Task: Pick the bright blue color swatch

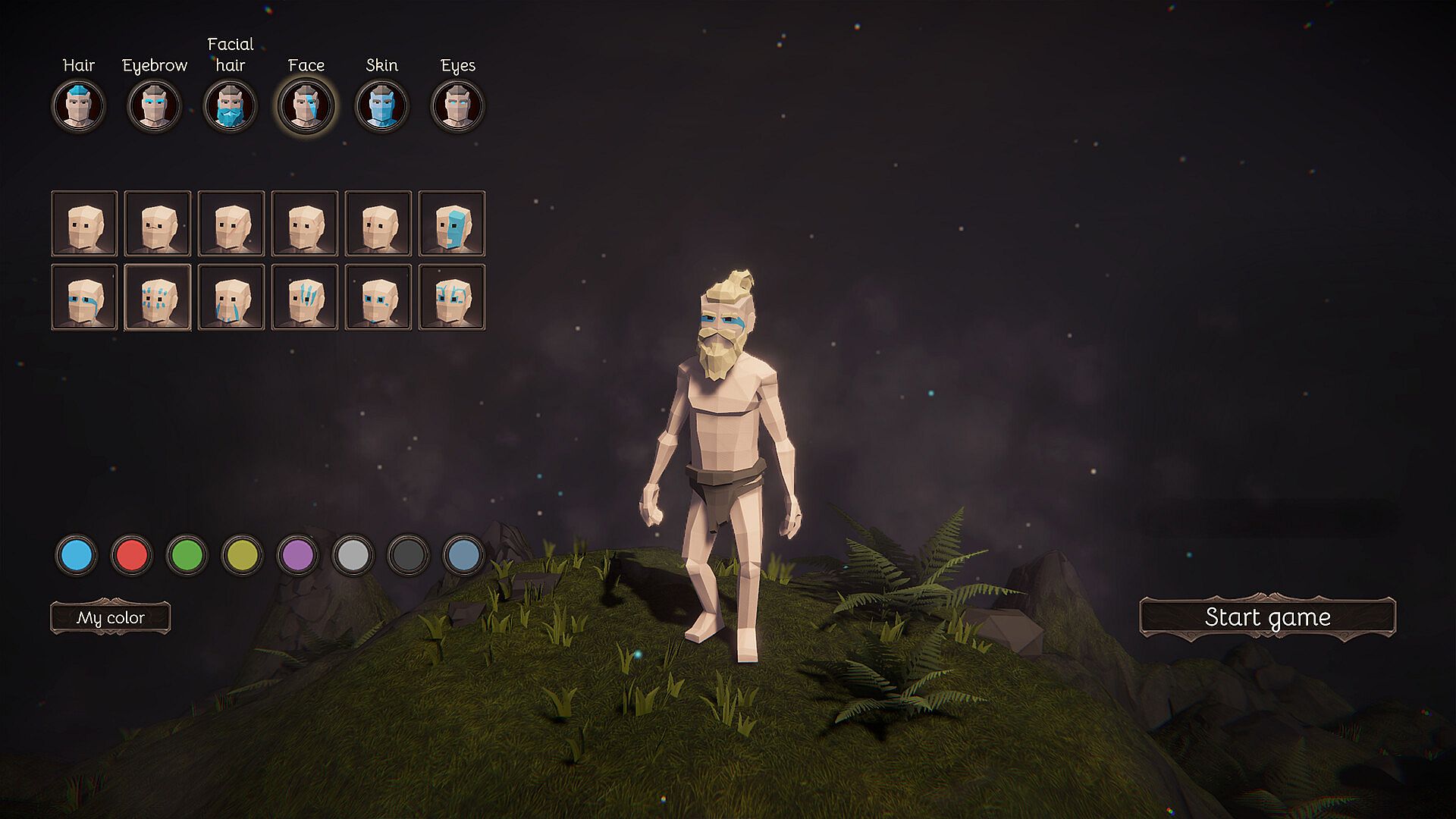Action: [77, 555]
